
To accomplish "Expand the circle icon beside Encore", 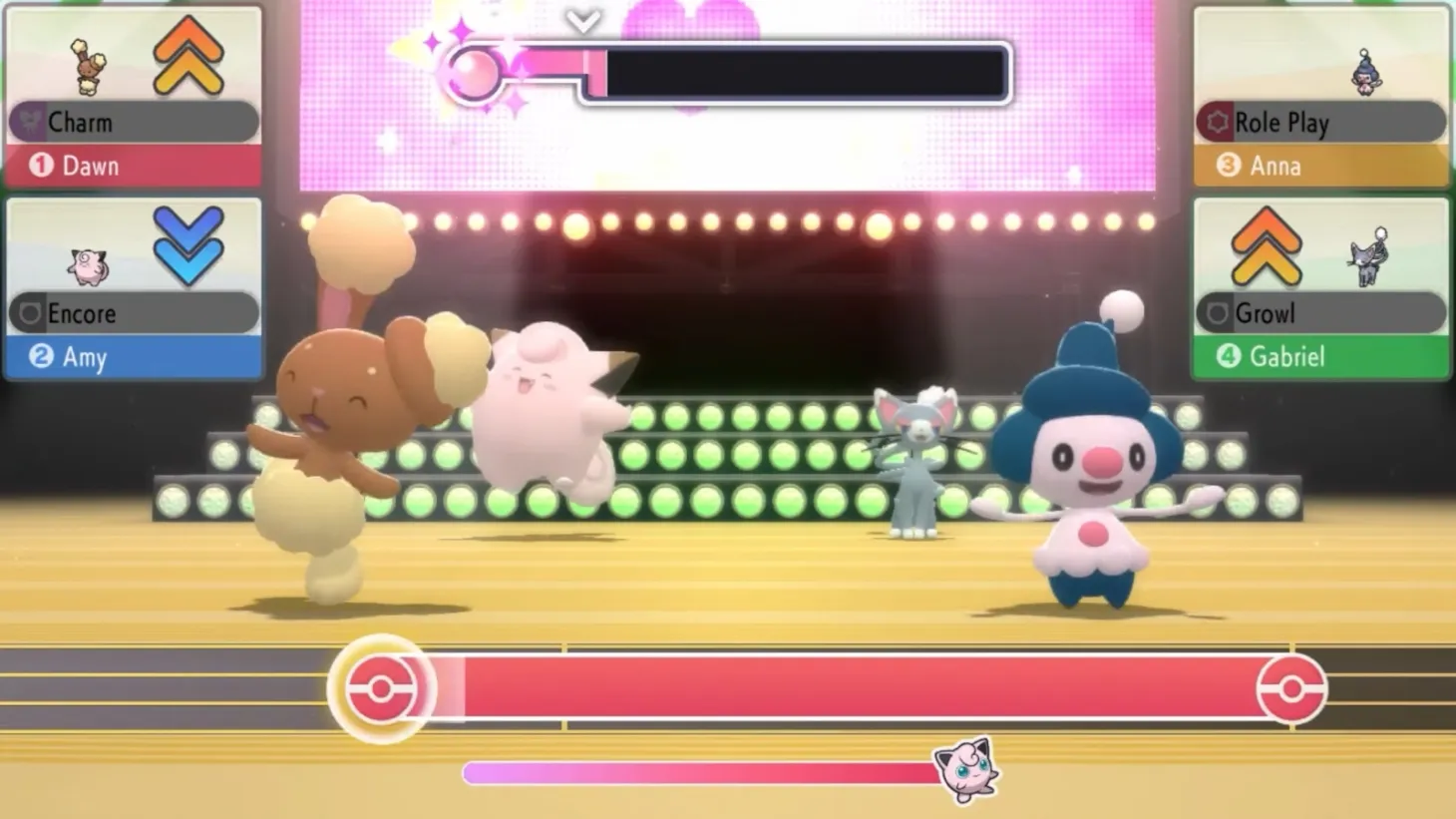I will click(30, 313).
